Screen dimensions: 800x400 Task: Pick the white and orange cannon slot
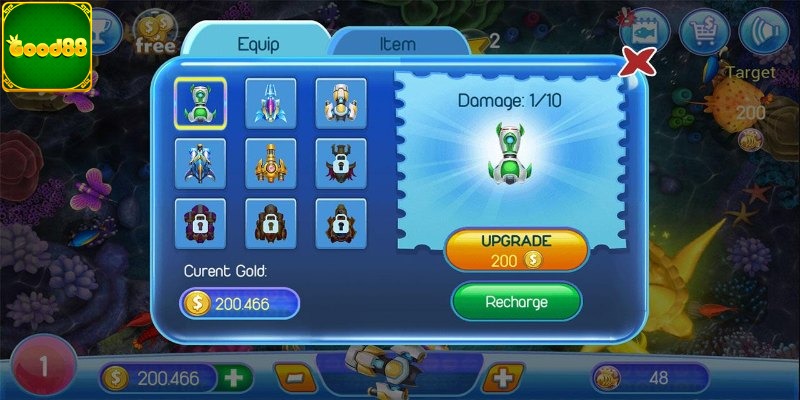(x=340, y=103)
